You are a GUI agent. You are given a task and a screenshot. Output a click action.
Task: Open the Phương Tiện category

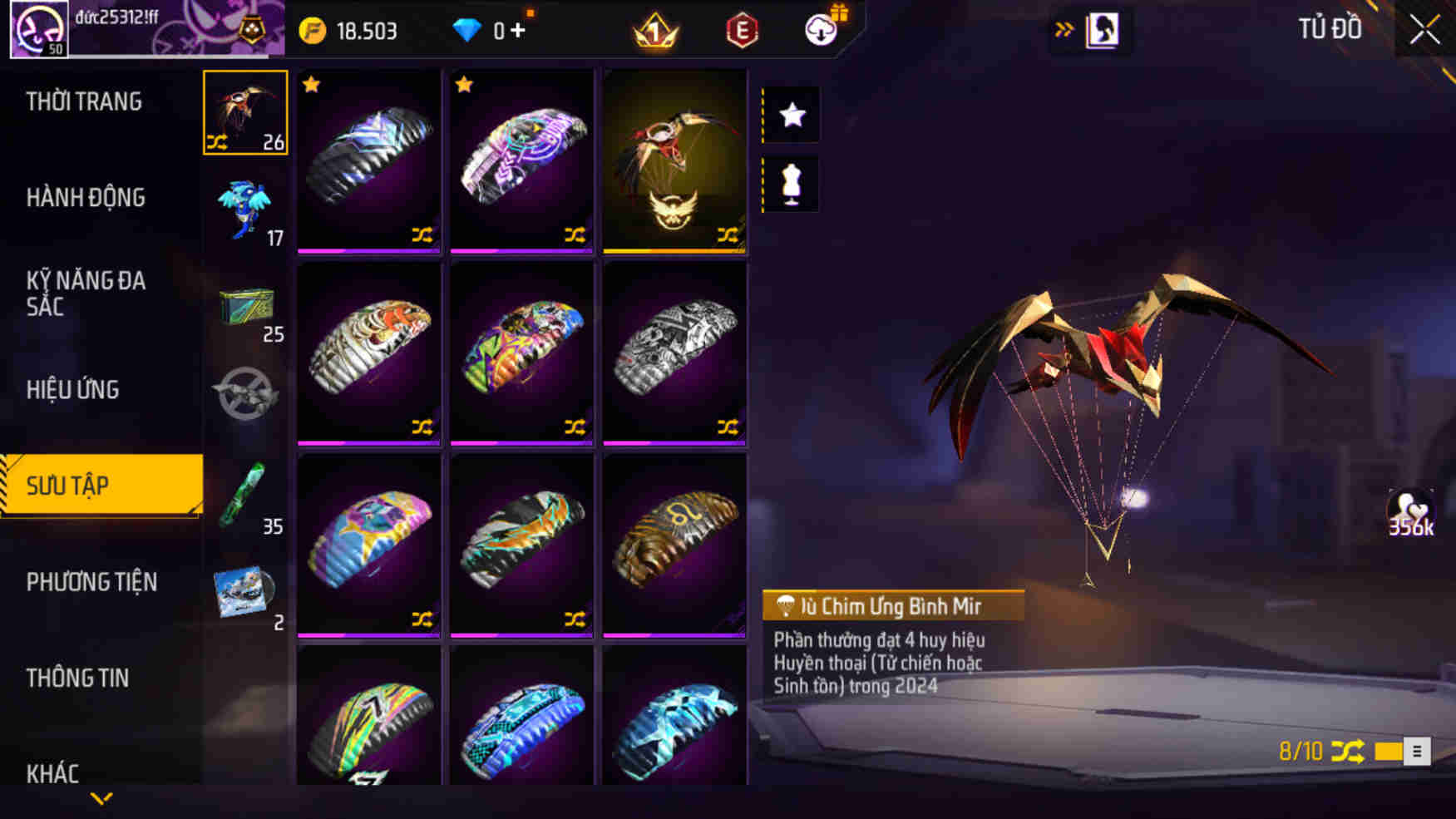pos(91,582)
